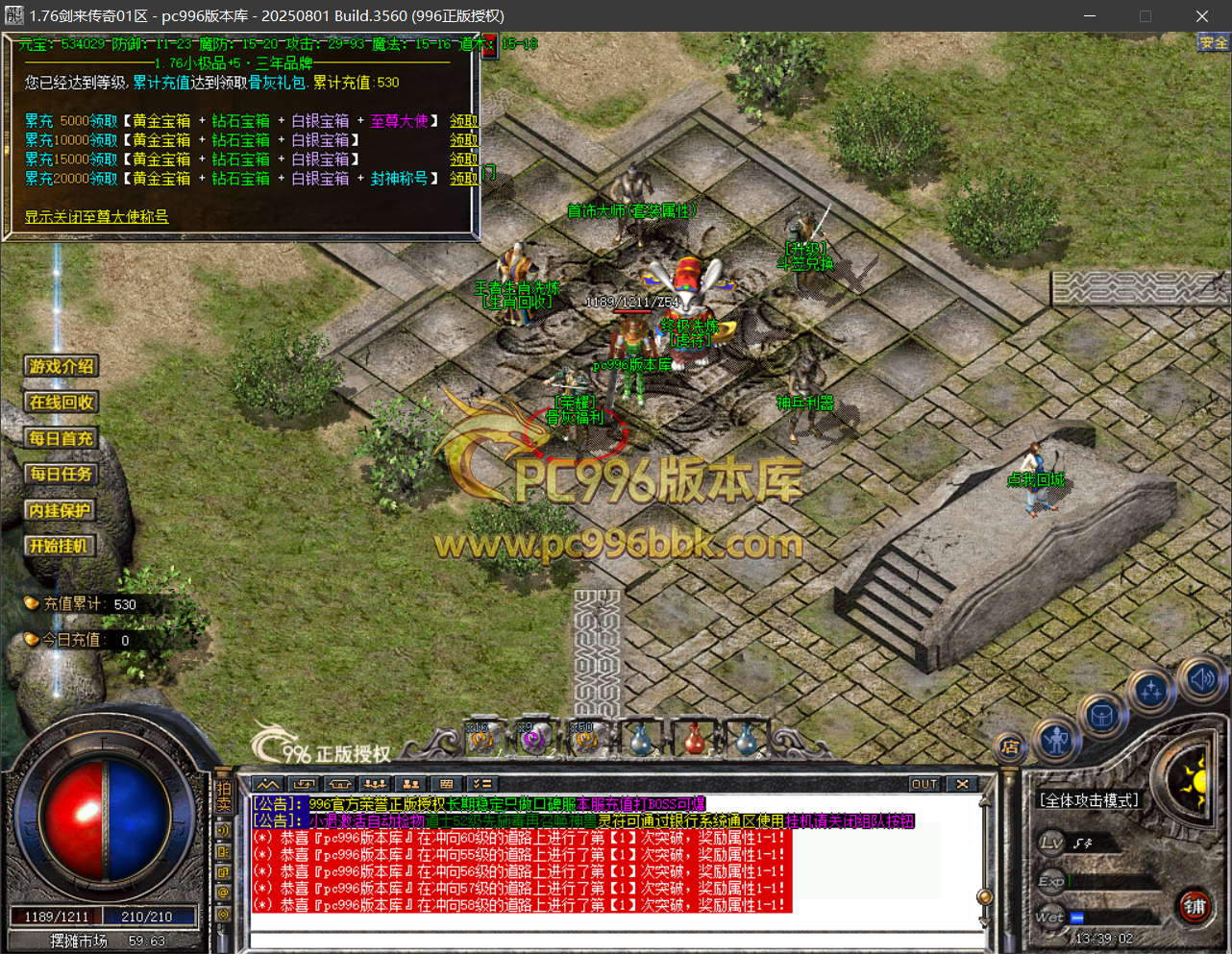Start auto-farming with the 开始挂机 button
Screen dimensions: 1232x954
coord(60,547)
